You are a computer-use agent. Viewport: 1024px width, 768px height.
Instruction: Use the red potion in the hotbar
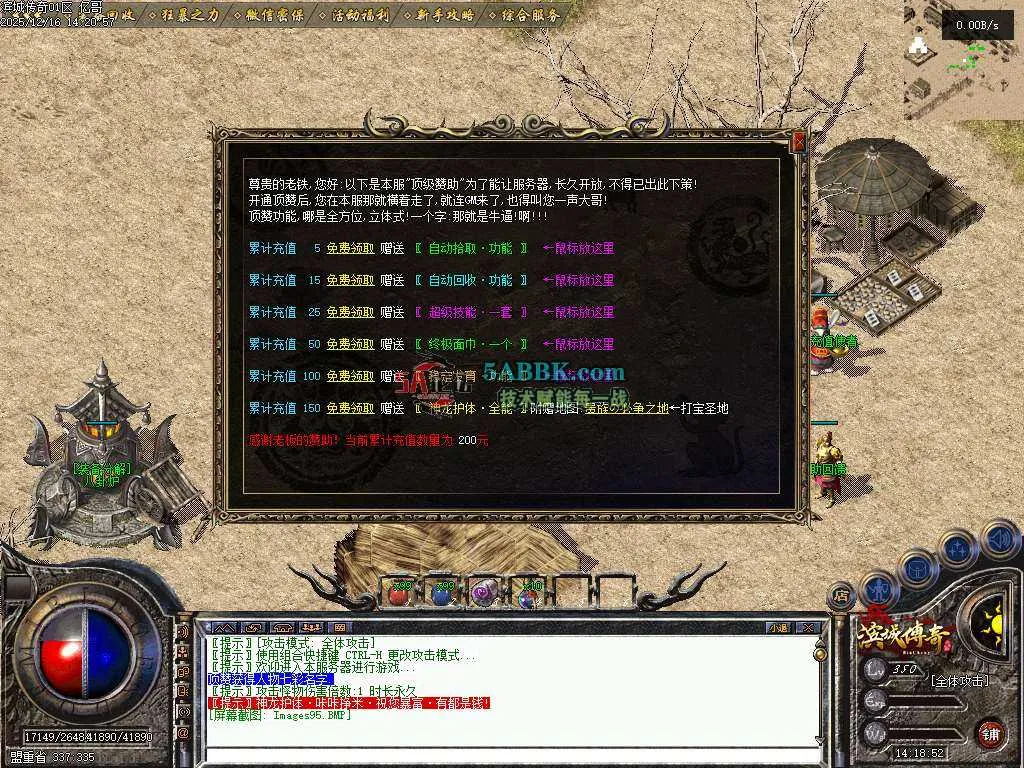coord(399,593)
